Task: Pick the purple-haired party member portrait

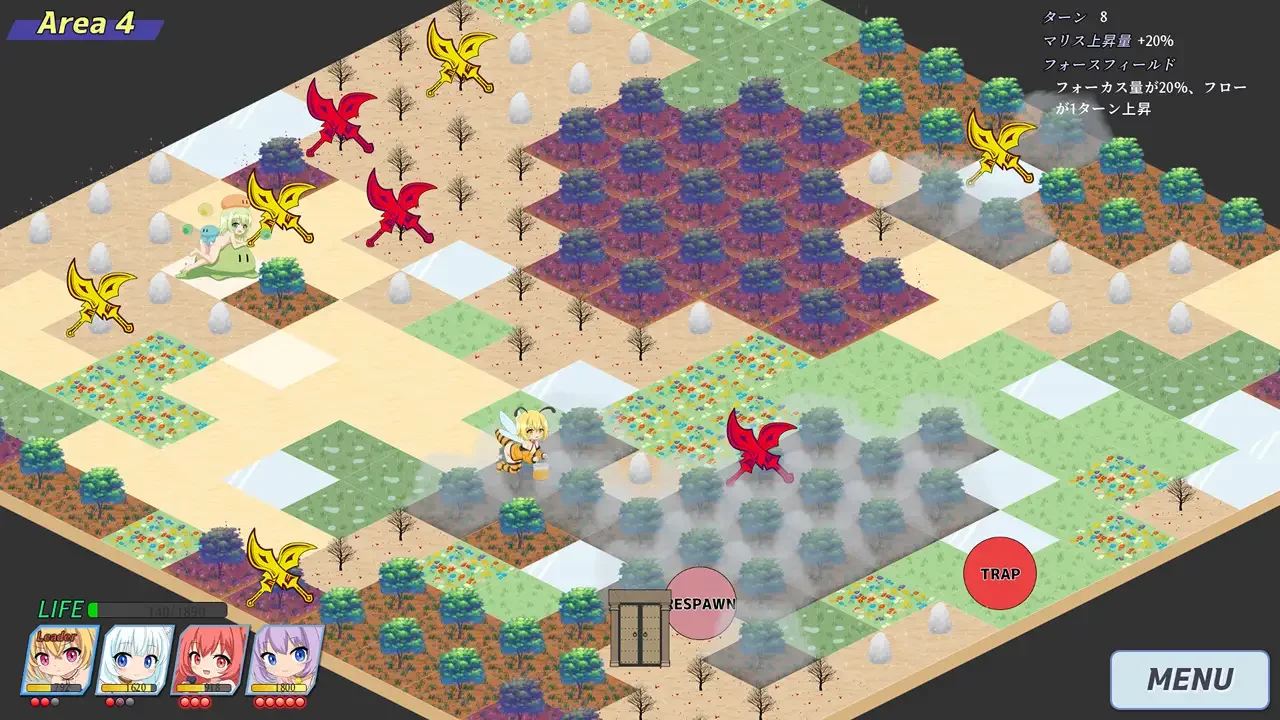Action: coord(284,659)
